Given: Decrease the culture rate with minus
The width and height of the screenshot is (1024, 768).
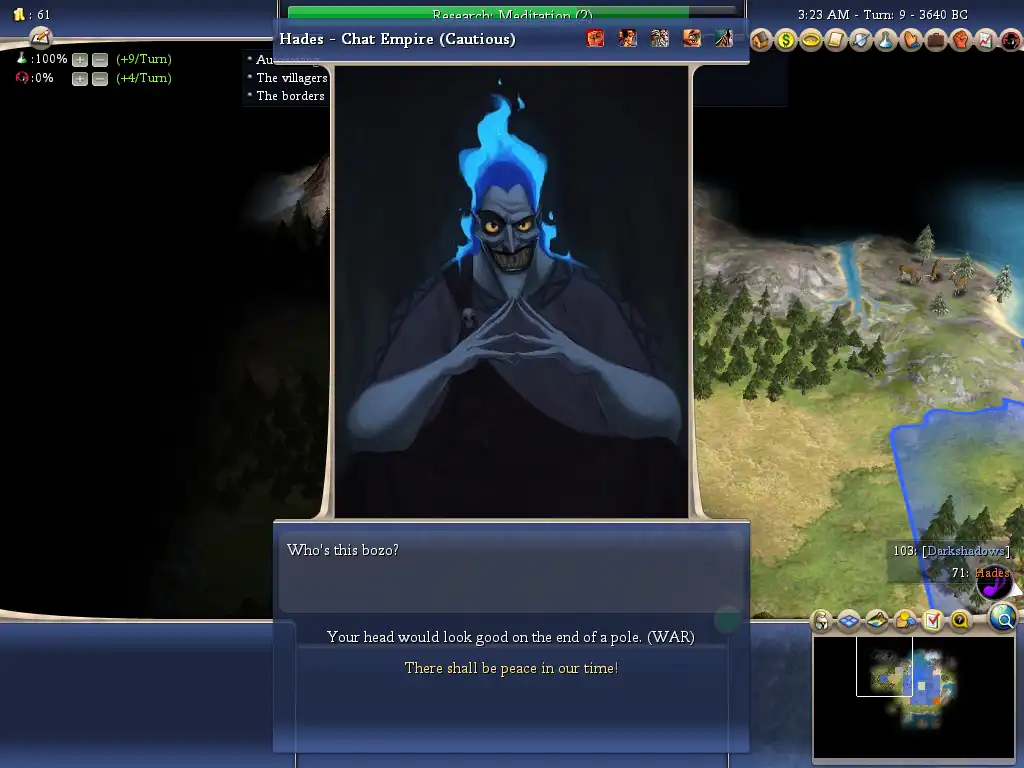Looking at the screenshot, I should click(x=99, y=79).
